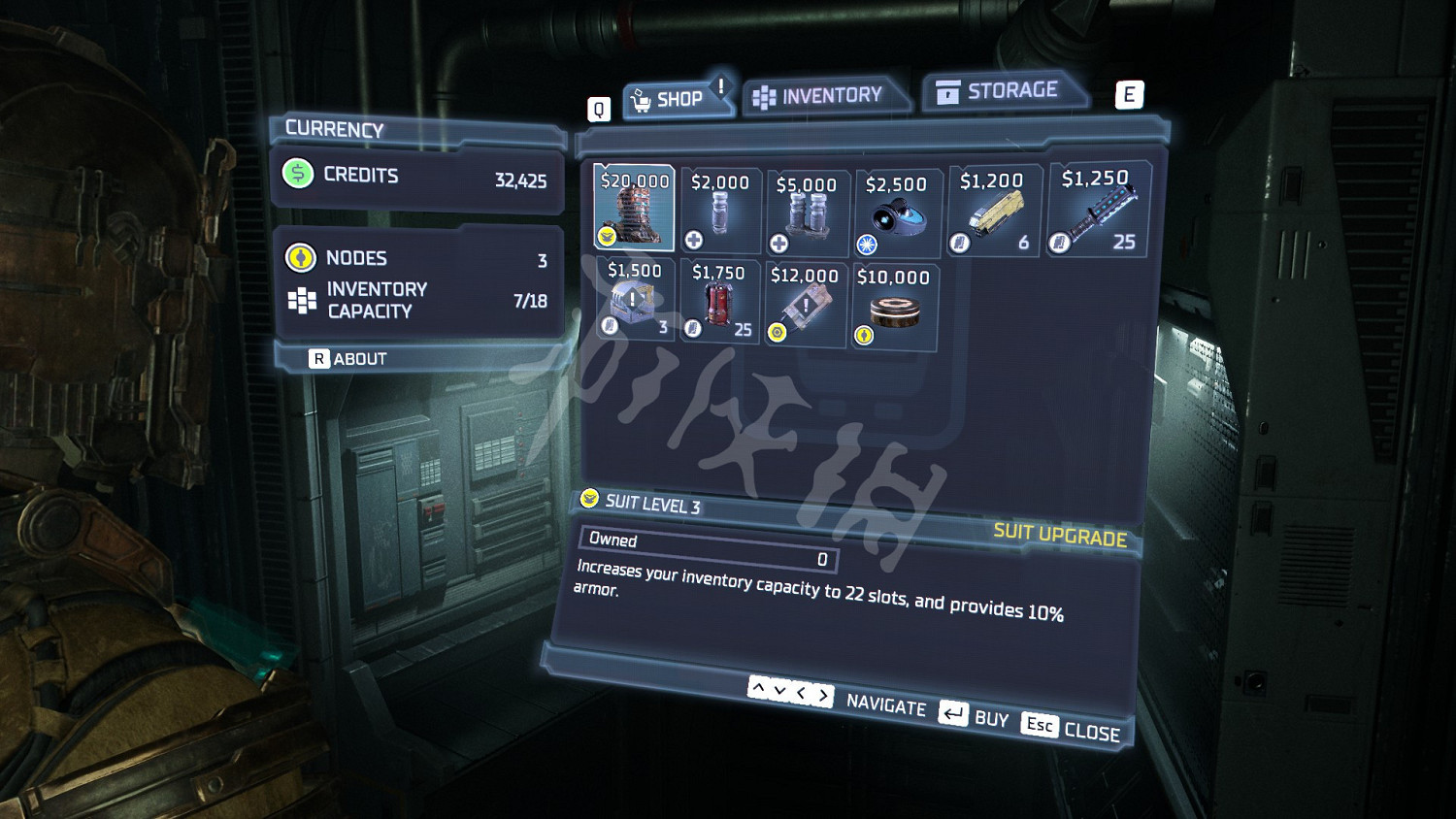Select the $1,750 red fuel canister

(719, 303)
